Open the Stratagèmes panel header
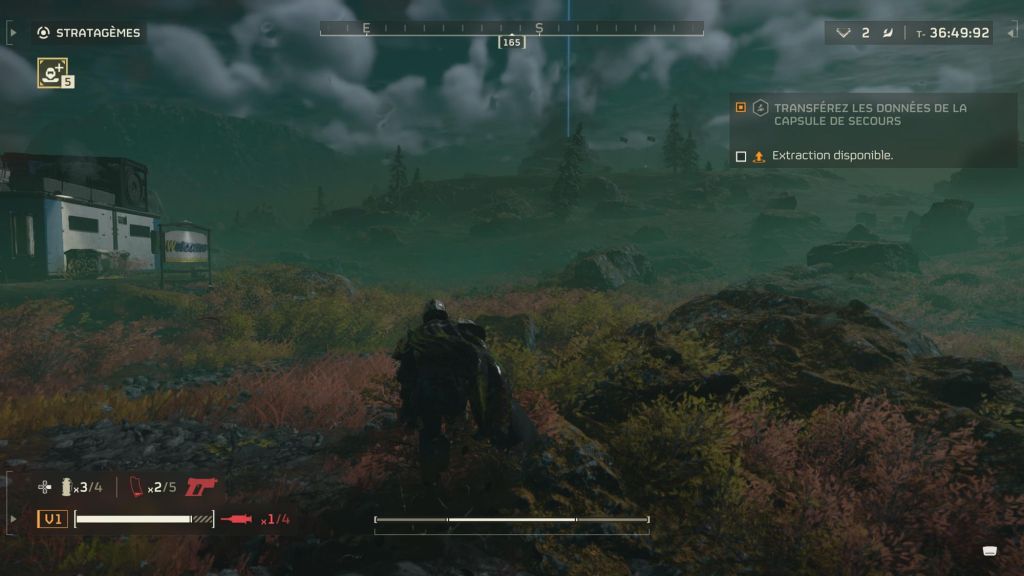 coord(88,33)
